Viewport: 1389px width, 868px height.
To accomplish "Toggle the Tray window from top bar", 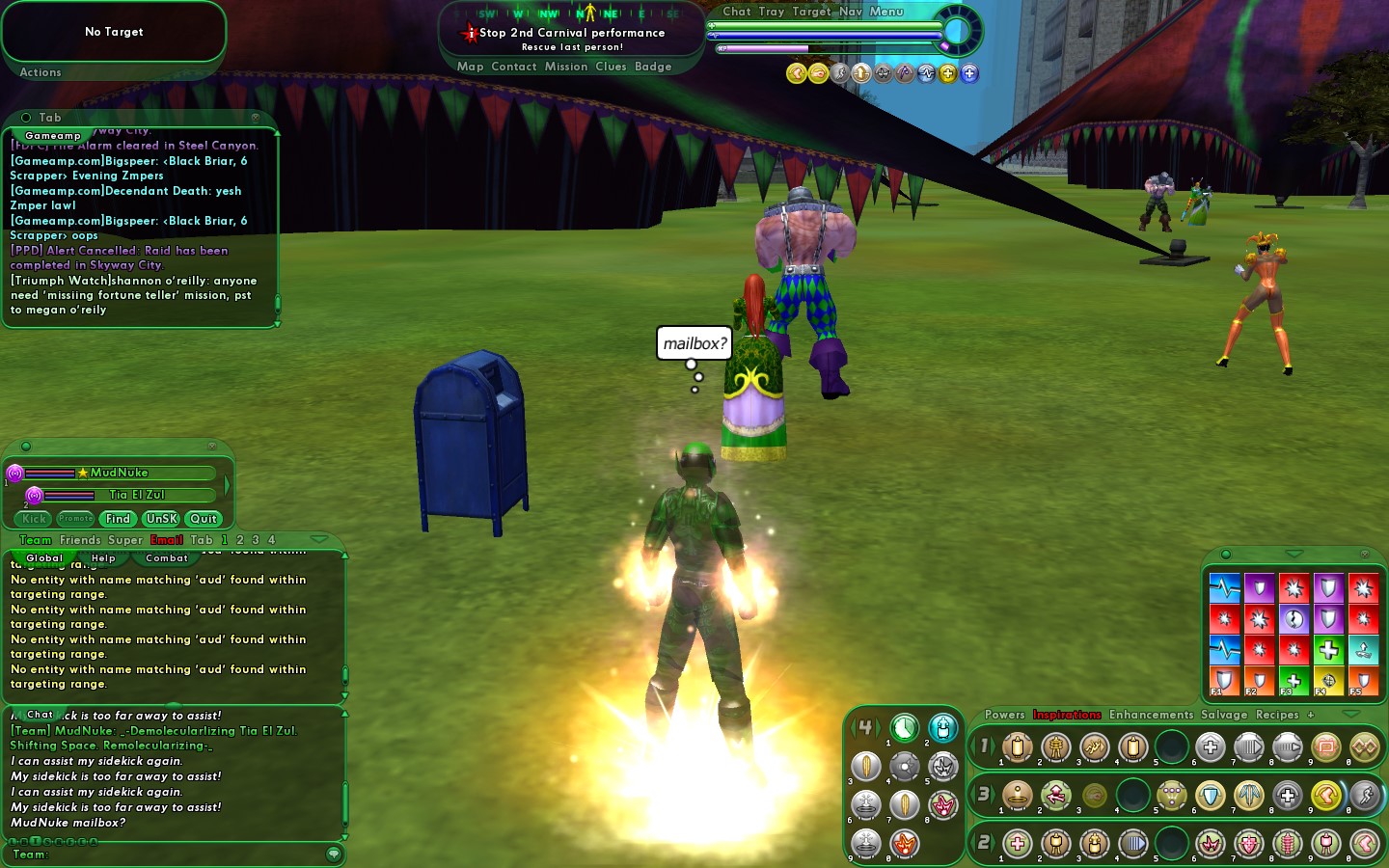I will (771, 12).
